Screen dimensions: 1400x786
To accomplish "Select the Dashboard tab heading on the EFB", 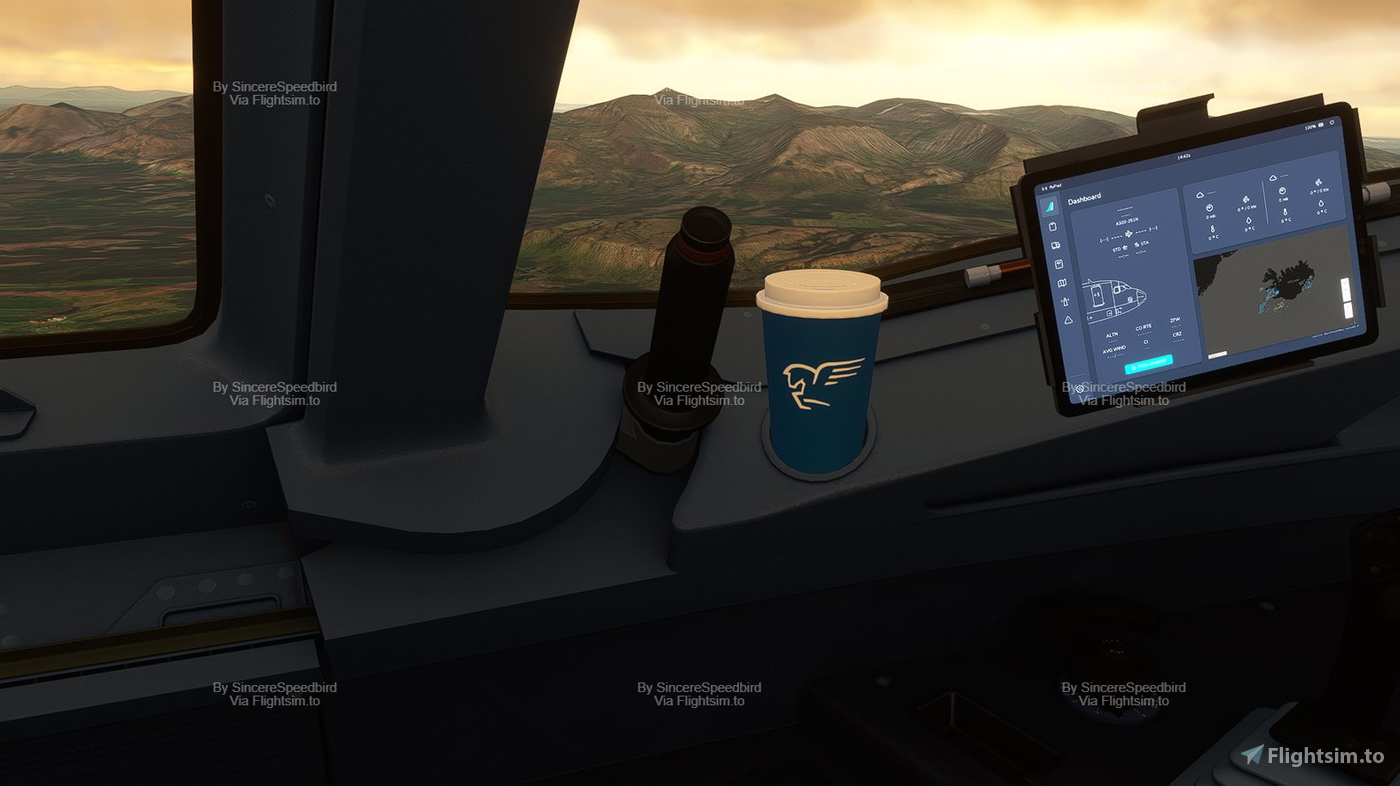I will click(x=1086, y=198).
